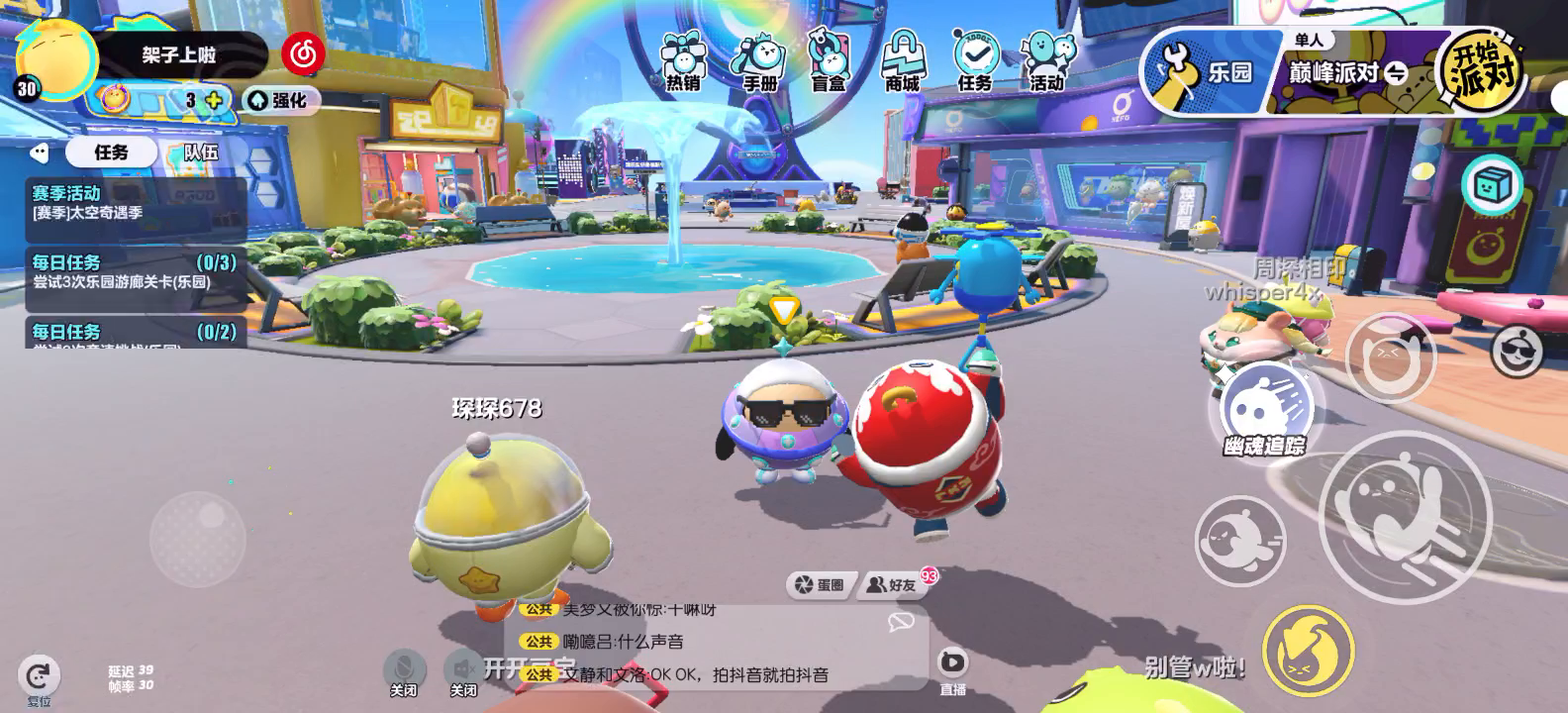
Task: Tap the 复位 reset position button
Action: (39, 679)
